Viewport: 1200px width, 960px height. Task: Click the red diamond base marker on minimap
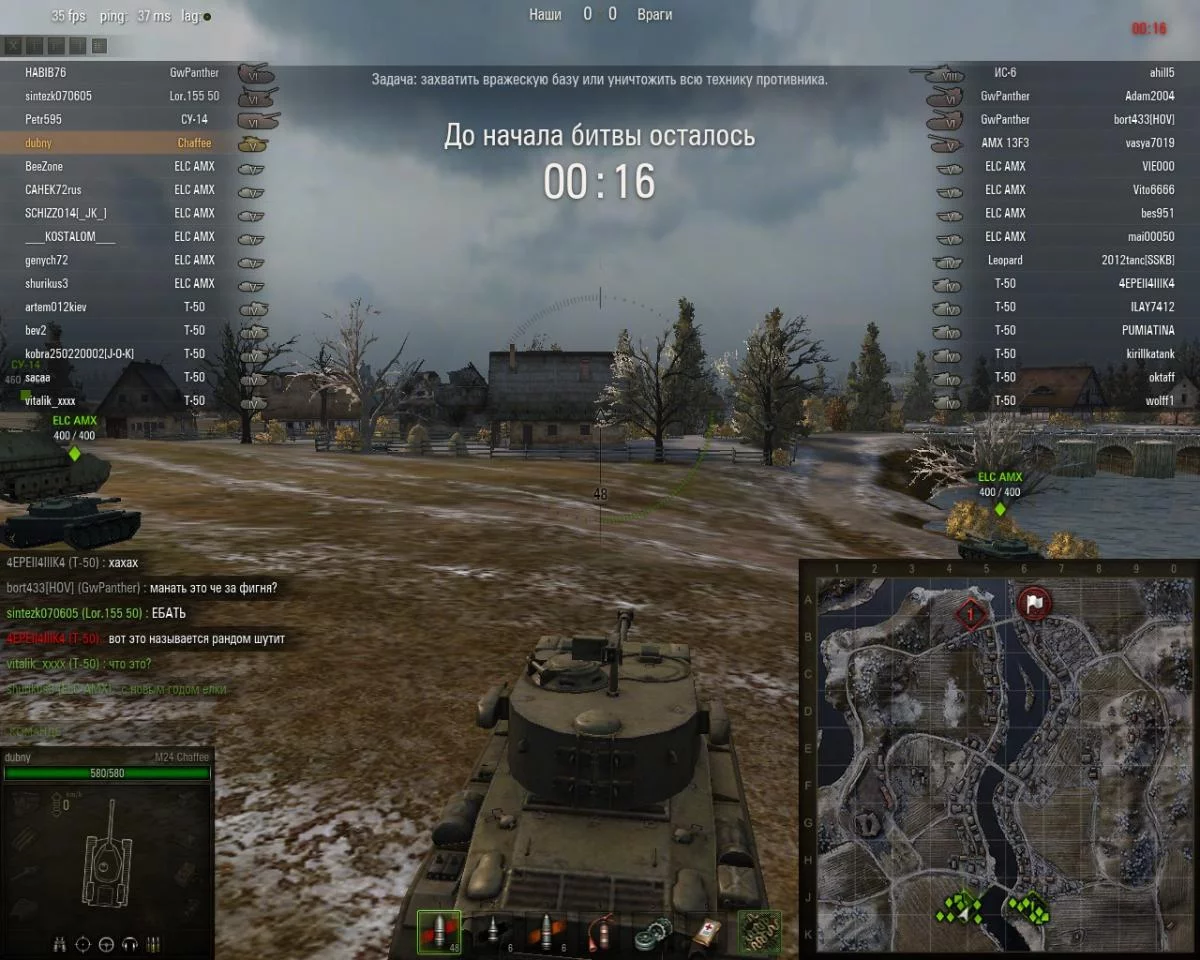point(969,613)
